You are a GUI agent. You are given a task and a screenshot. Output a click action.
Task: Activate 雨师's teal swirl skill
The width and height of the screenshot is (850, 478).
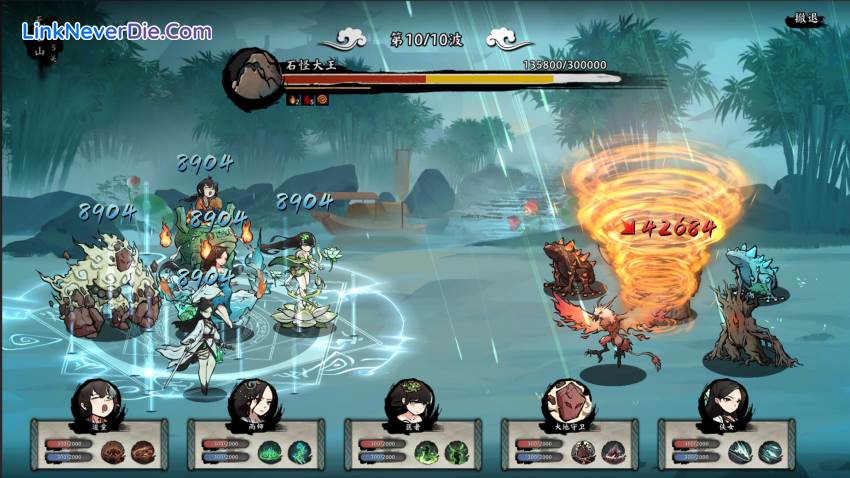pyautogui.click(x=299, y=451)
